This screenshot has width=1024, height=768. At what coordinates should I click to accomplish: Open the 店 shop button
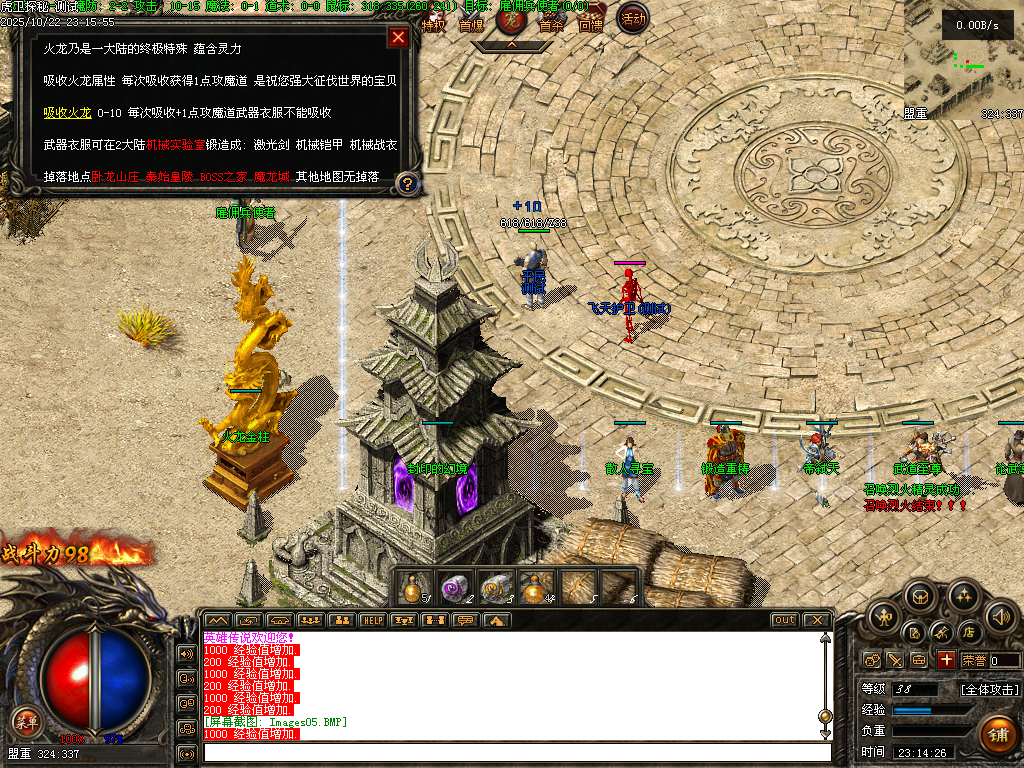pos(968,632)
